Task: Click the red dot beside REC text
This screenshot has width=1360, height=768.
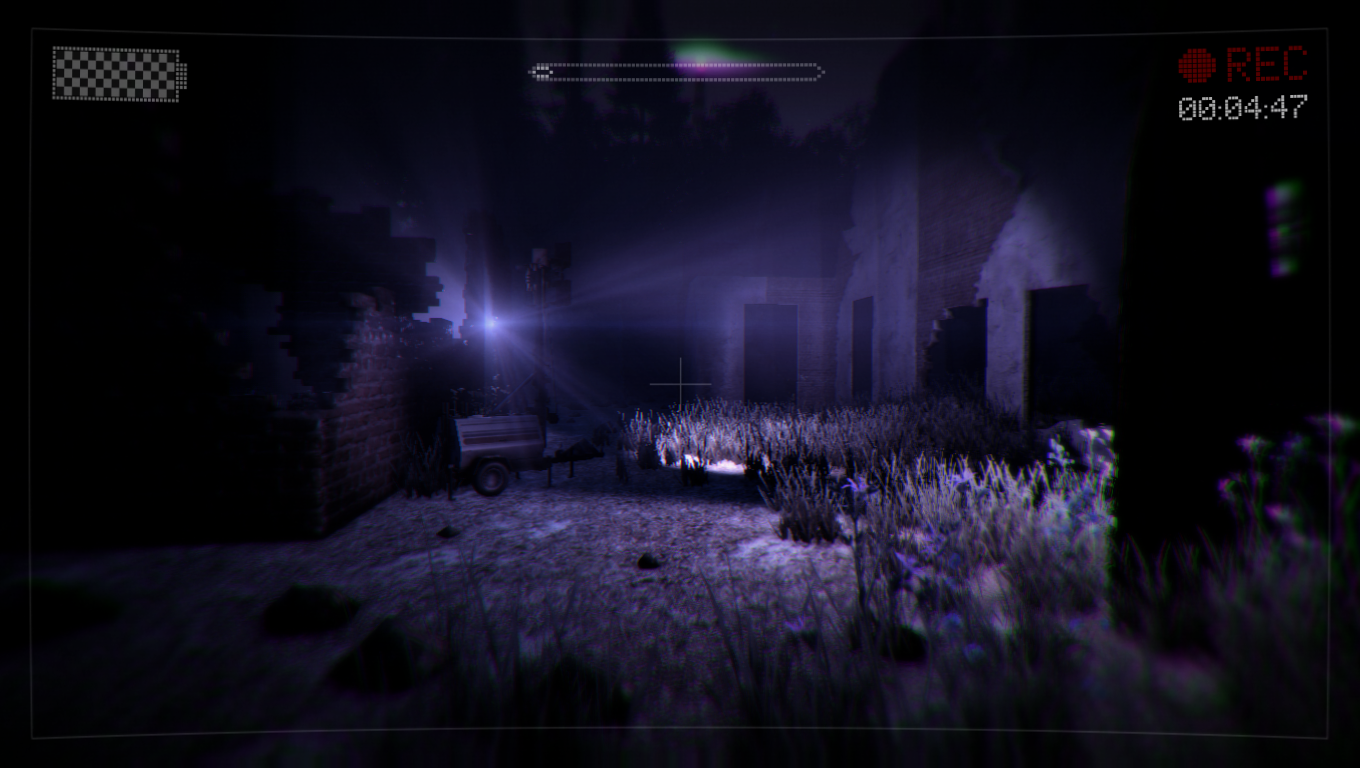Action: (1196, 64)
